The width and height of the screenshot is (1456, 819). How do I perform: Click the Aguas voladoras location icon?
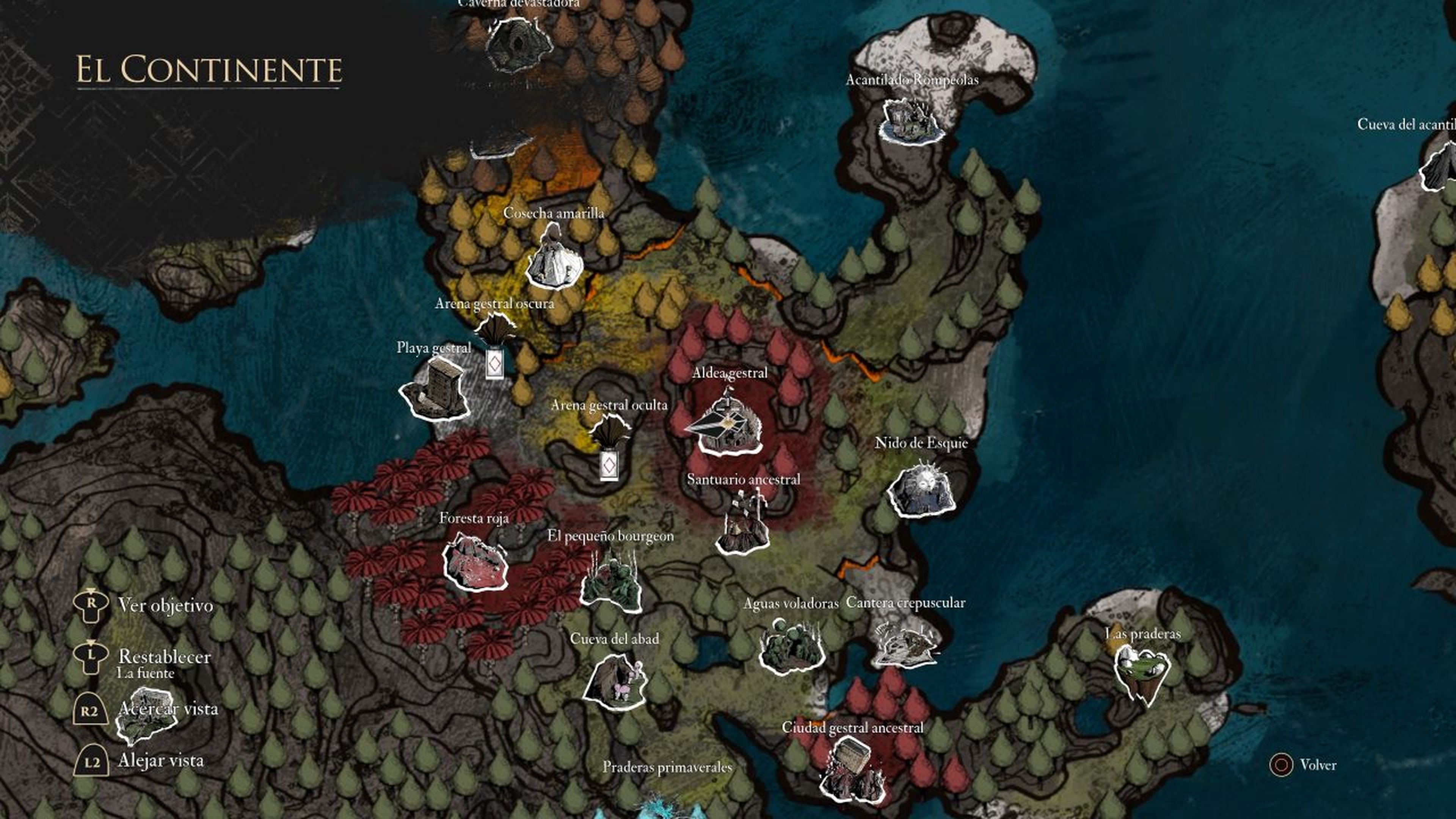[791, 644]
